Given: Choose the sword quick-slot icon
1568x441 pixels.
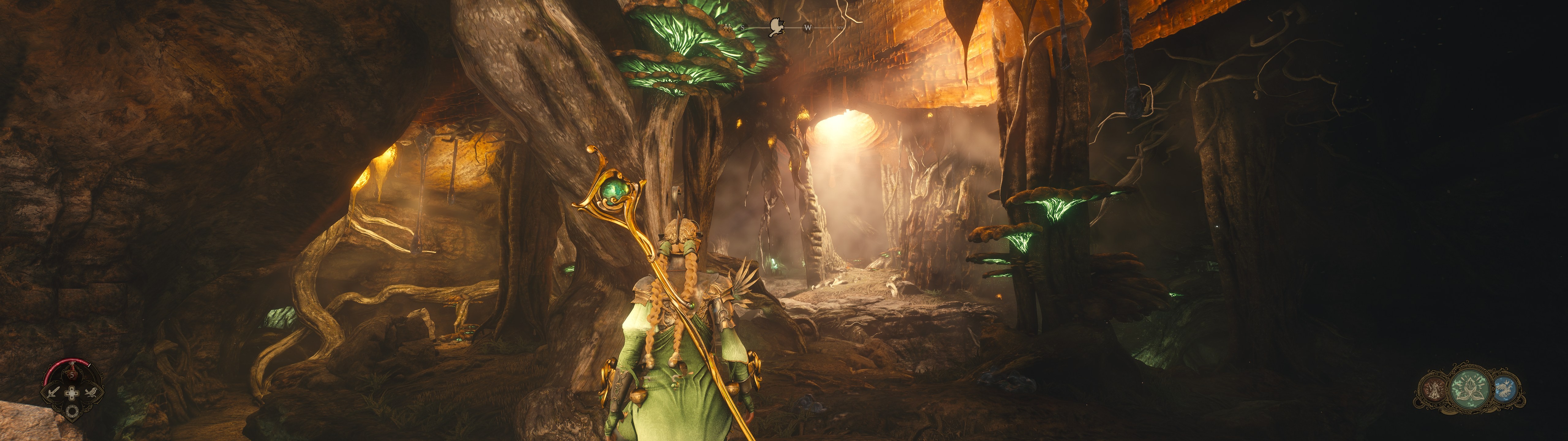Looking at the screenshot, I should click(53, 392).
